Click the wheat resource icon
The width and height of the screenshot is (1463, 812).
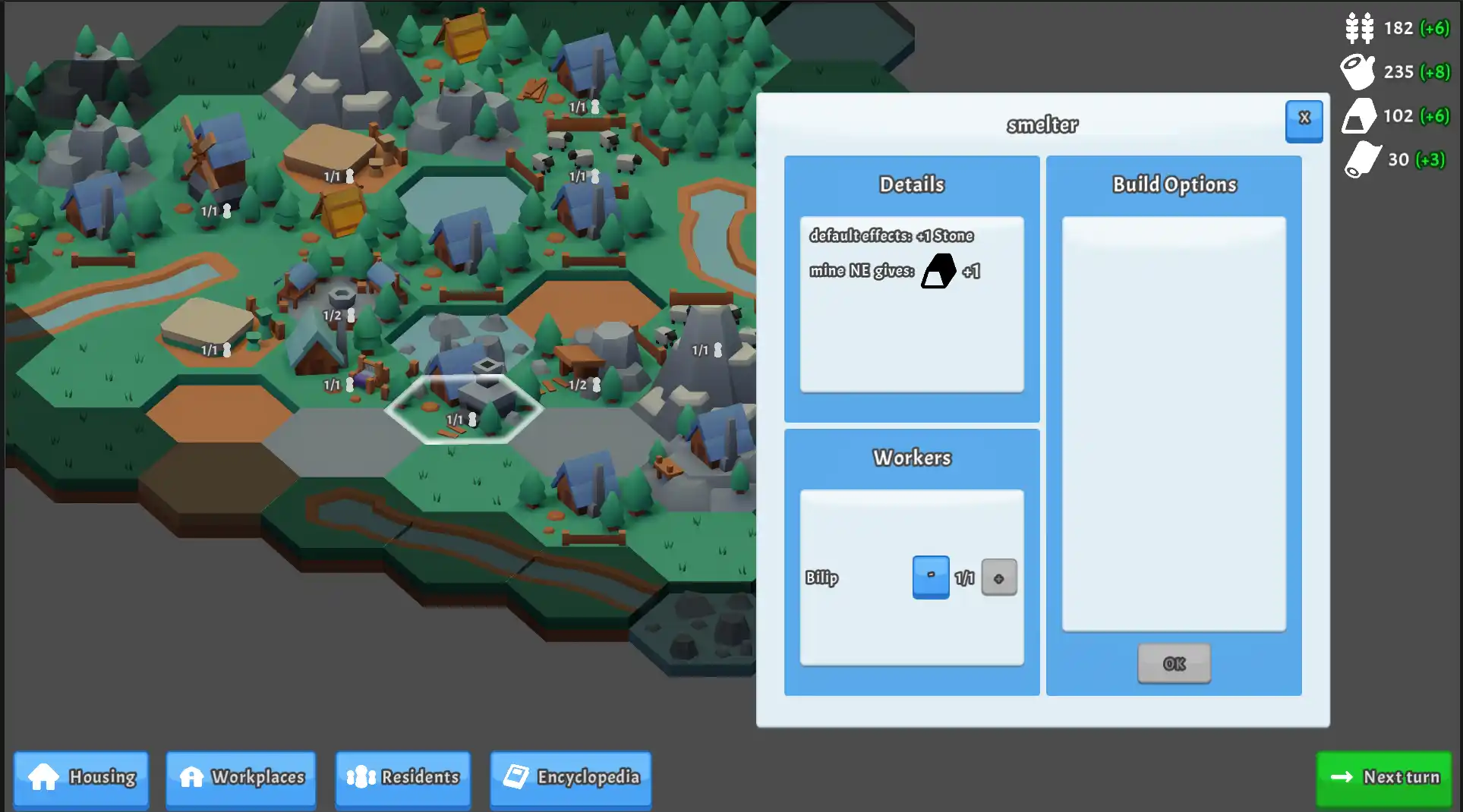coord(1359,28)
